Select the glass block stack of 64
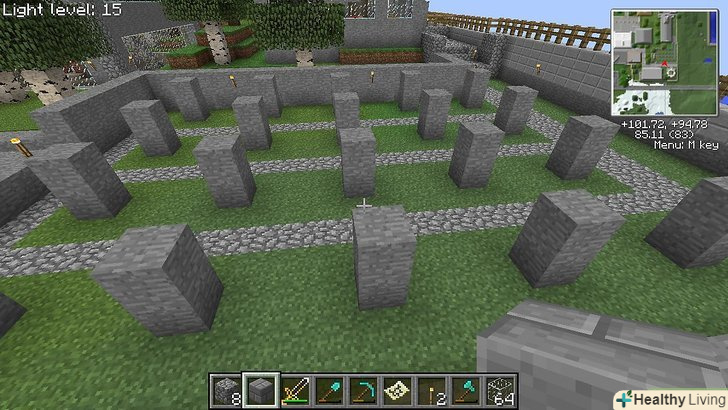The height and width of the screenshot is (410, 728). coord(501,390)
